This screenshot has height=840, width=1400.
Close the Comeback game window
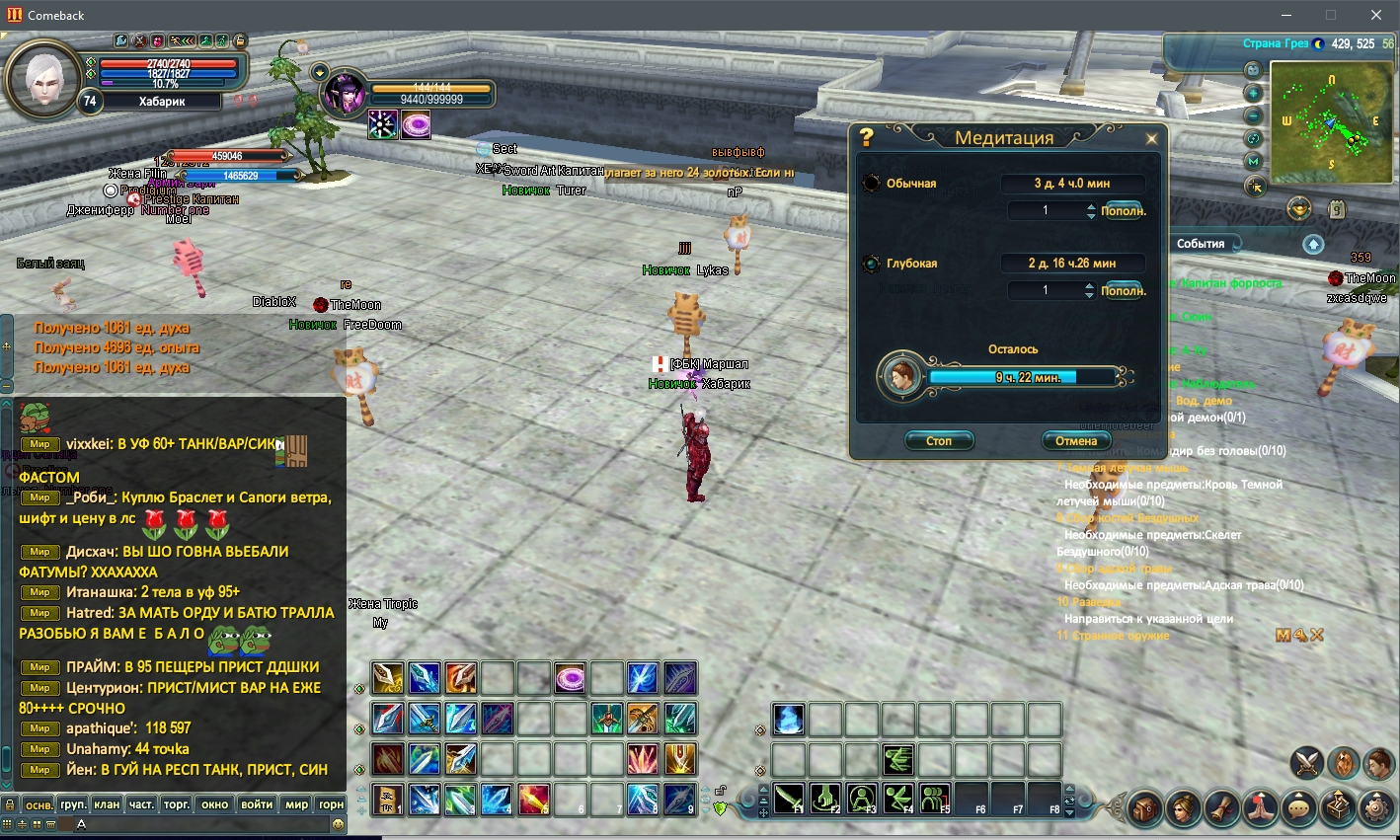click(1375, 15)
